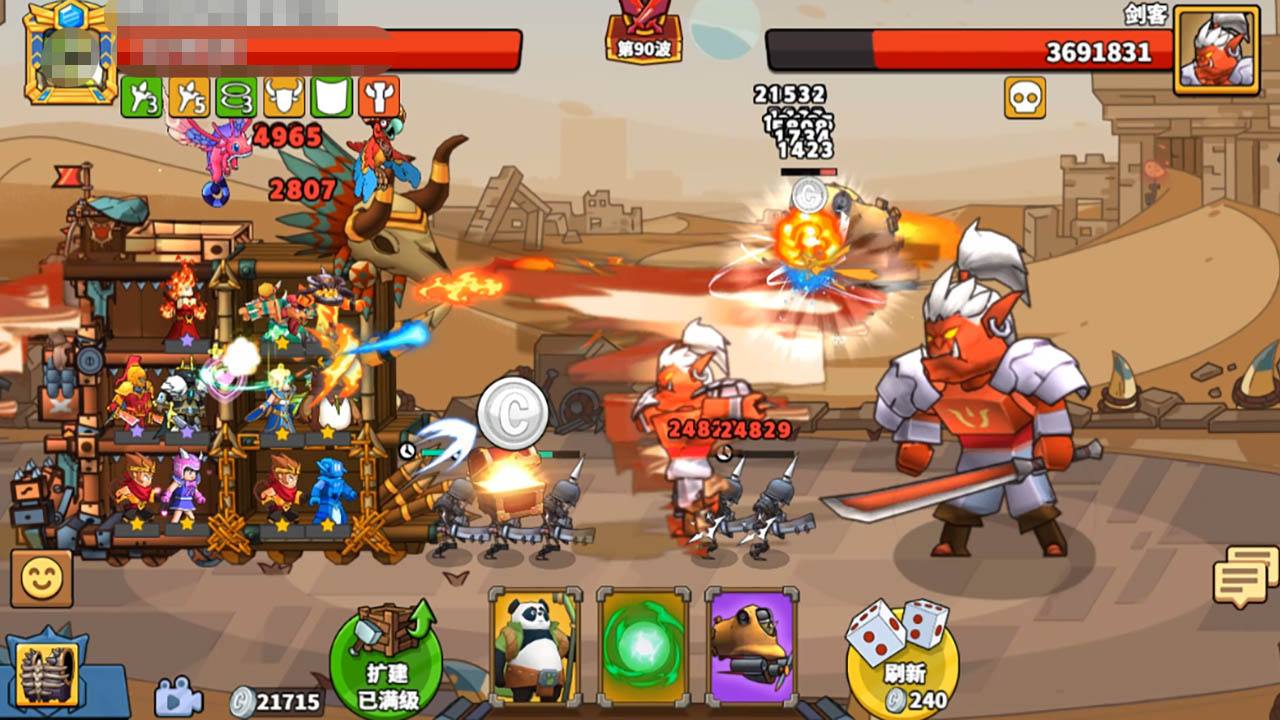This screenshot has height=720, width=1280.
Task: Open the chat bubbles panel
Action: tap(1246, 576)
